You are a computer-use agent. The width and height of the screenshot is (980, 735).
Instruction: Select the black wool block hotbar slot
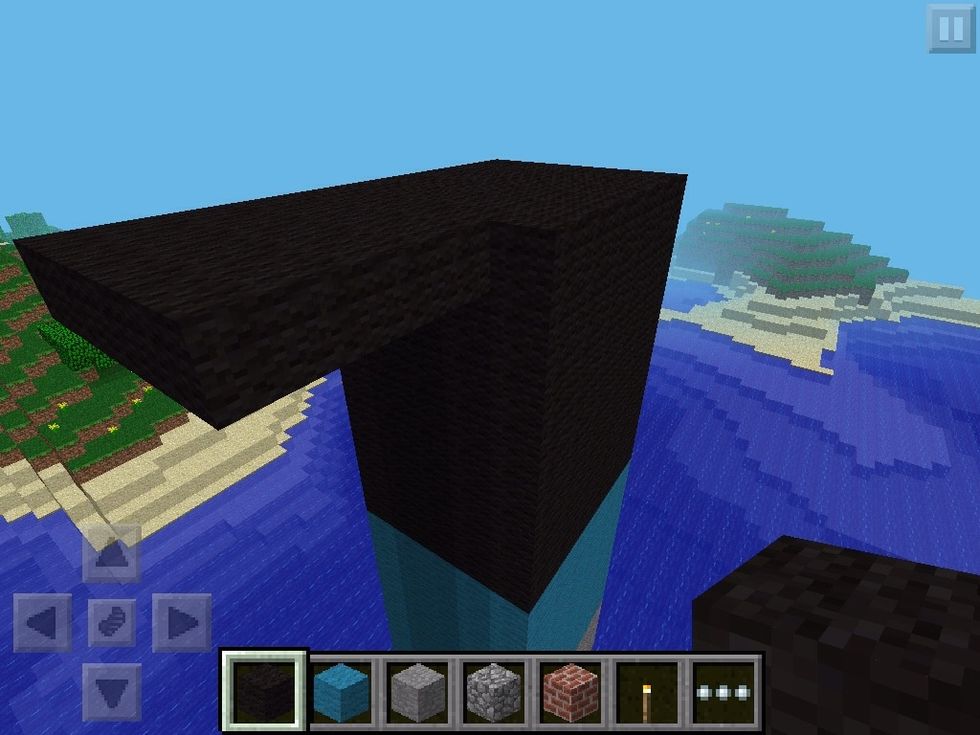(265, 691)
